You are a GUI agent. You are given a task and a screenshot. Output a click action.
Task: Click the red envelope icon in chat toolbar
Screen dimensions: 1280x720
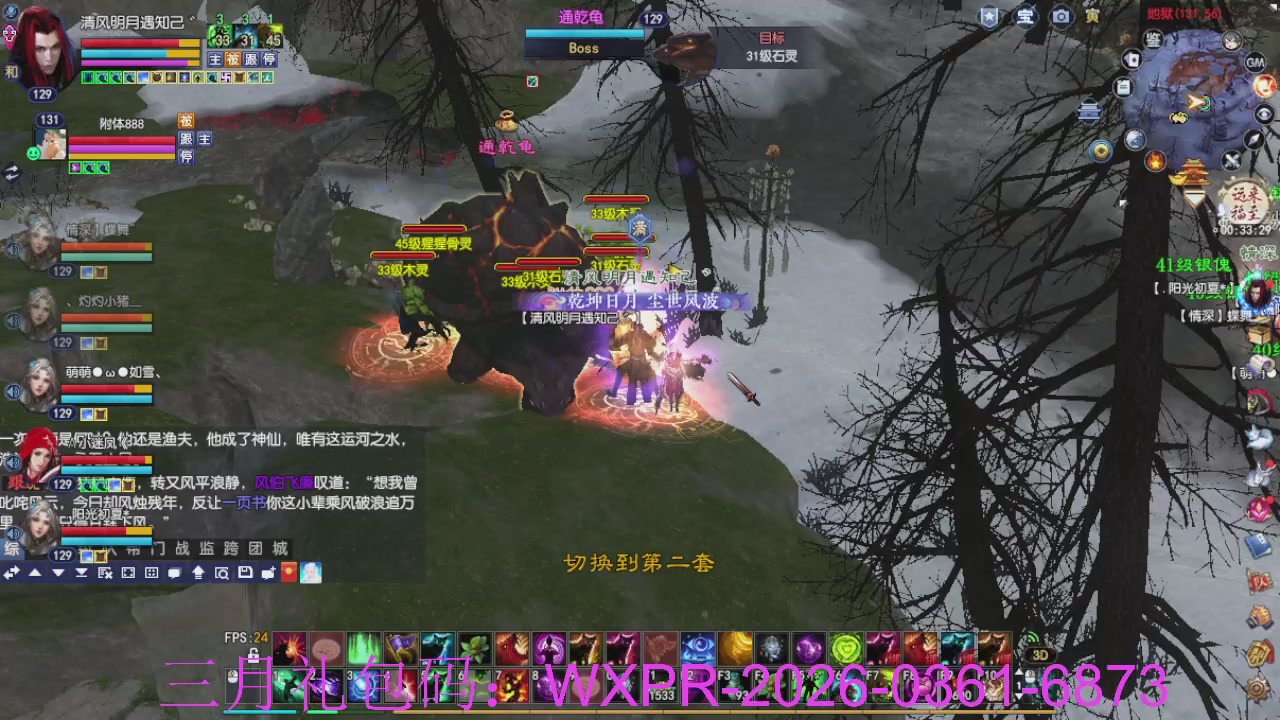tap(288, 572)
